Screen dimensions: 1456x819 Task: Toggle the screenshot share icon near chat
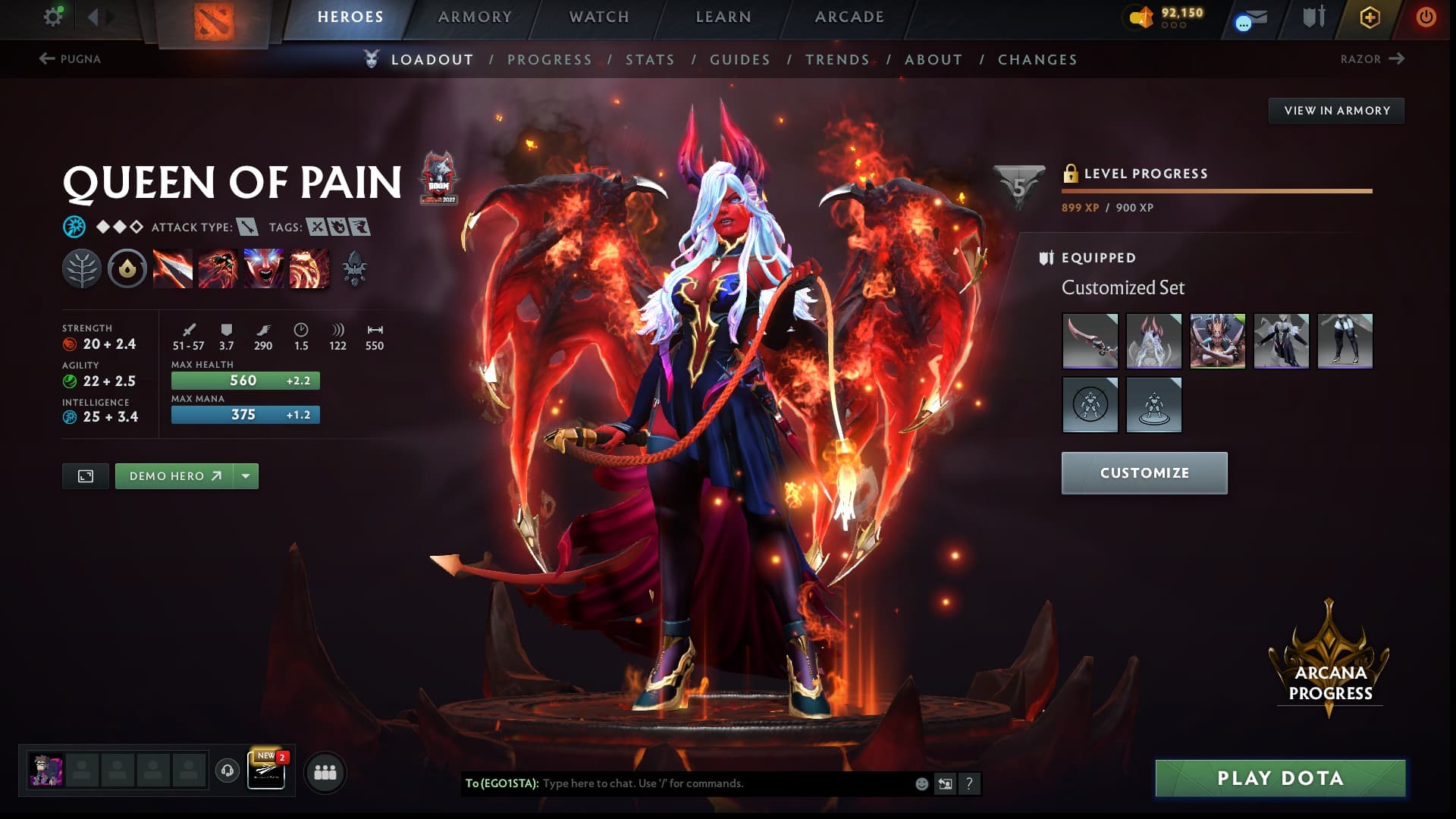point(946,784)
